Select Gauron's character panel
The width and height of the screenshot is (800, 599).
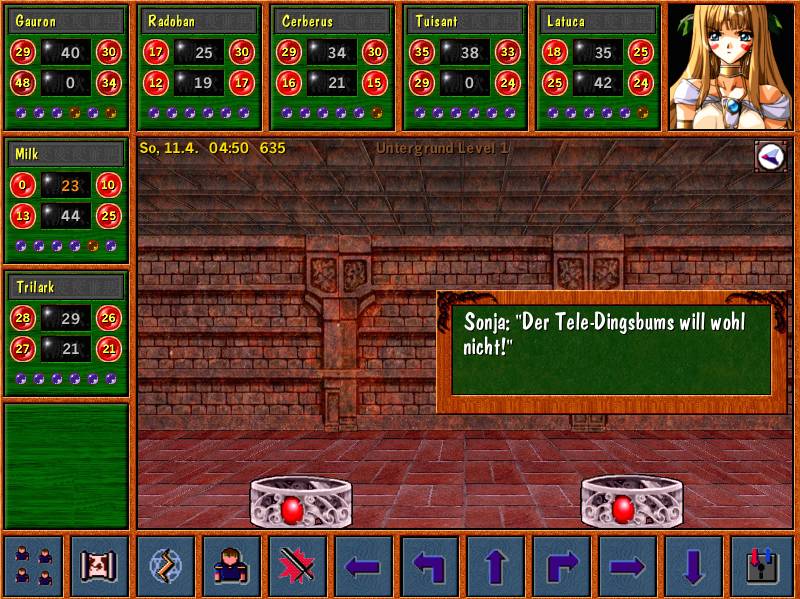tap(67, 67)
